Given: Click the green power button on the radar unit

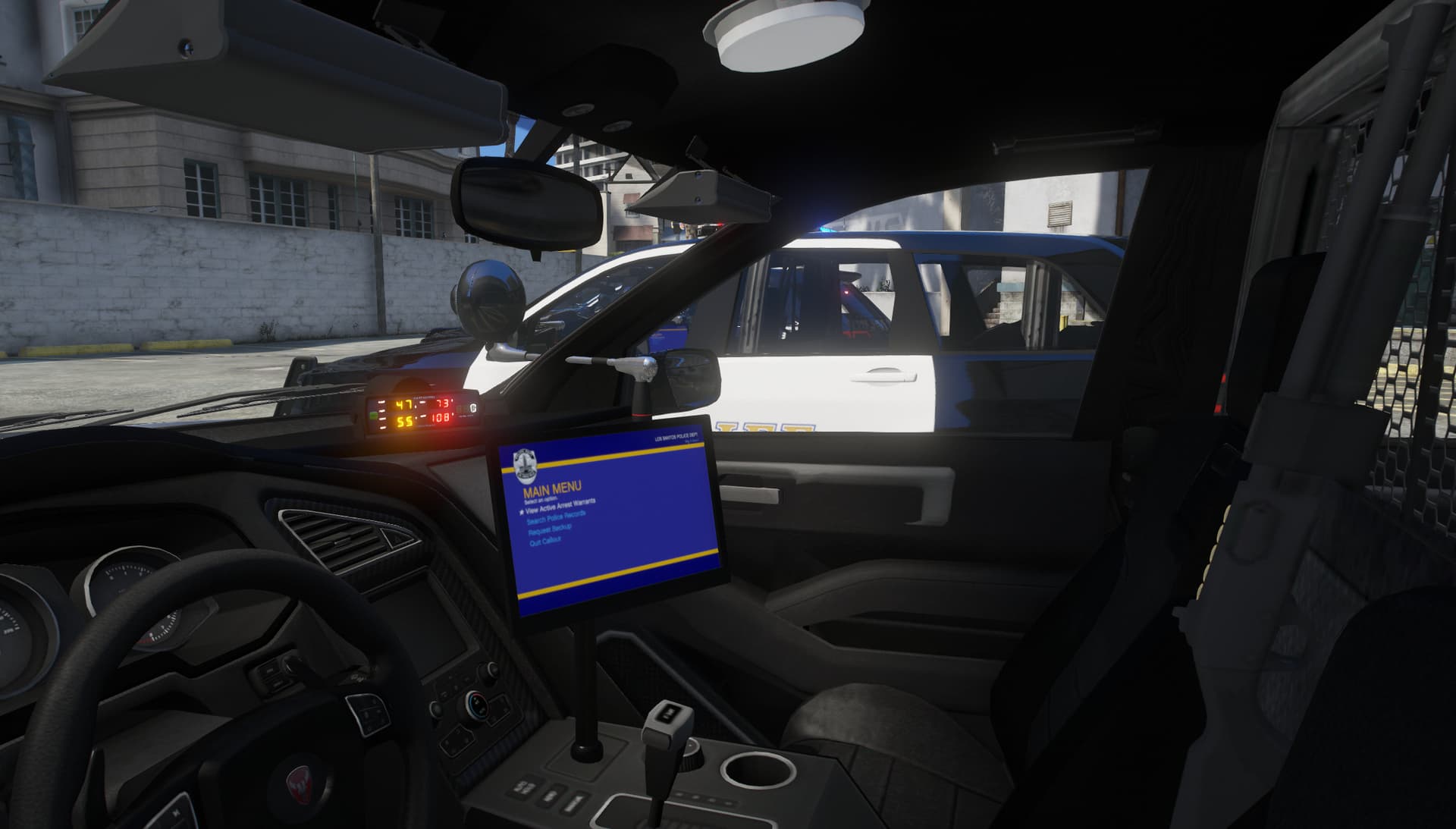Looking at the screenshot, I should (374, 416).
